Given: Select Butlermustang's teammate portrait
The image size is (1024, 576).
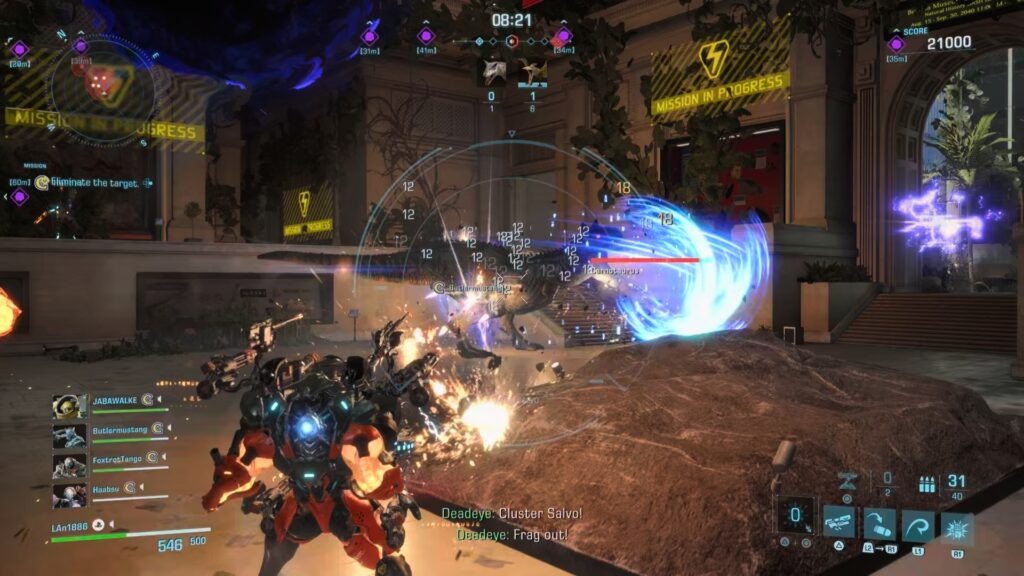Looking at the screenshot, I should coord(69,435).
